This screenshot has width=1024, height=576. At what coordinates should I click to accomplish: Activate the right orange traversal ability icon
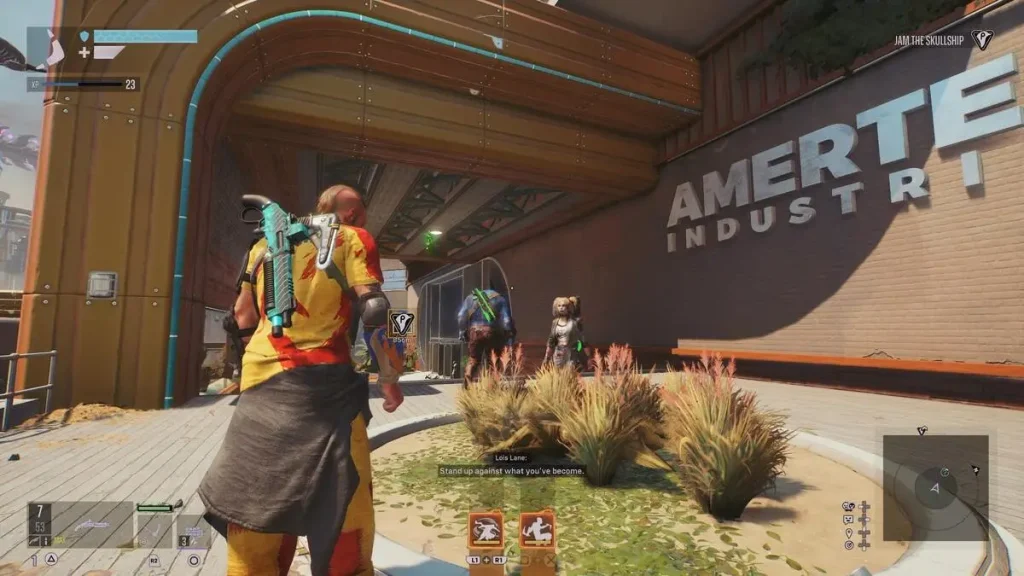click(536, 529)
